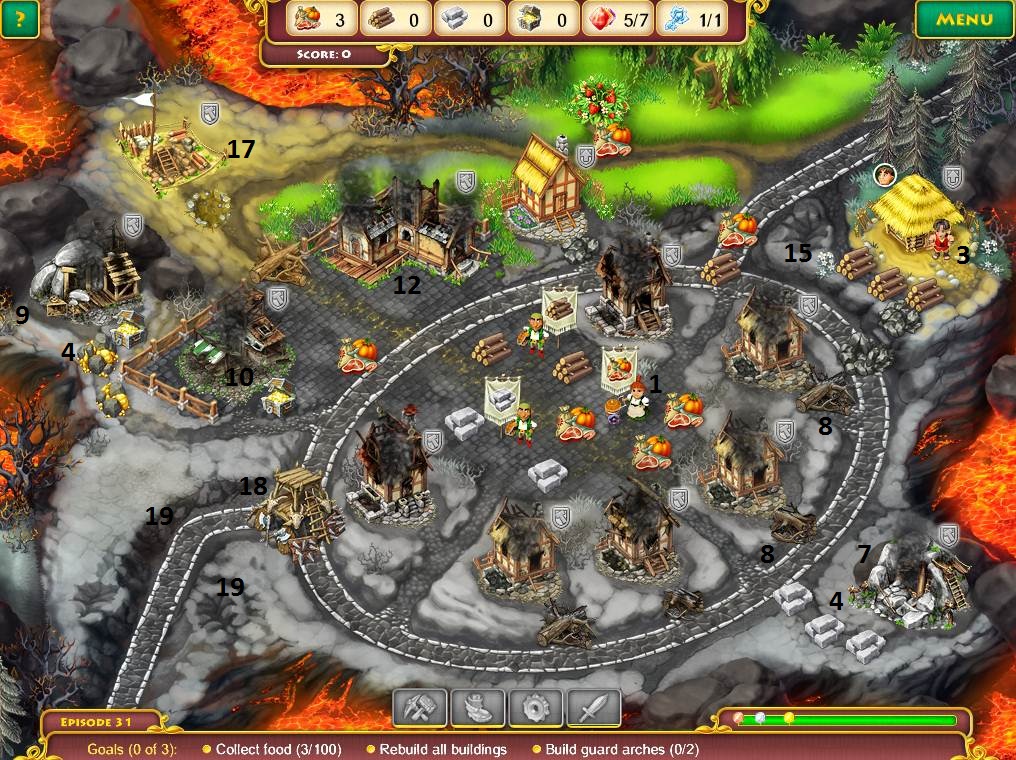Activate the sword bonus
The width and height of the screenshot is (1016, 760).
593,708
